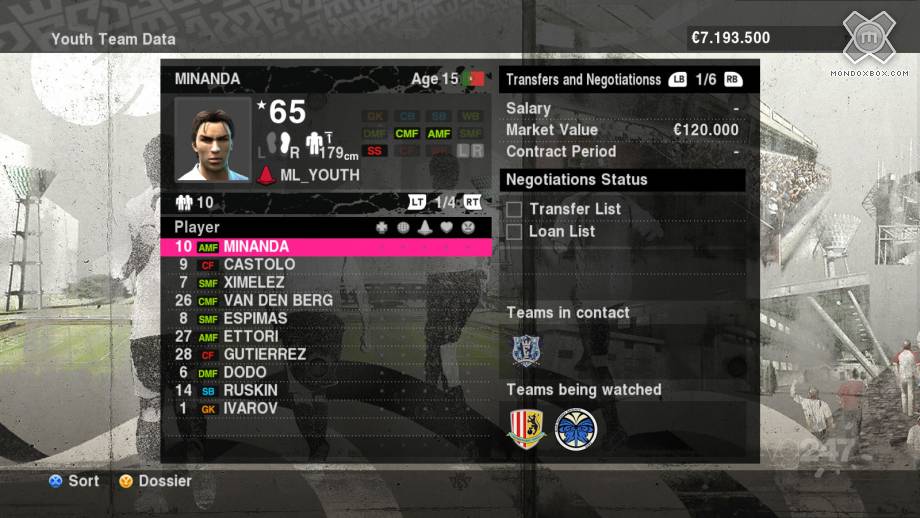Click the team crest under Teams in contact
Viewport: 920px width, 518px height.
526,350
